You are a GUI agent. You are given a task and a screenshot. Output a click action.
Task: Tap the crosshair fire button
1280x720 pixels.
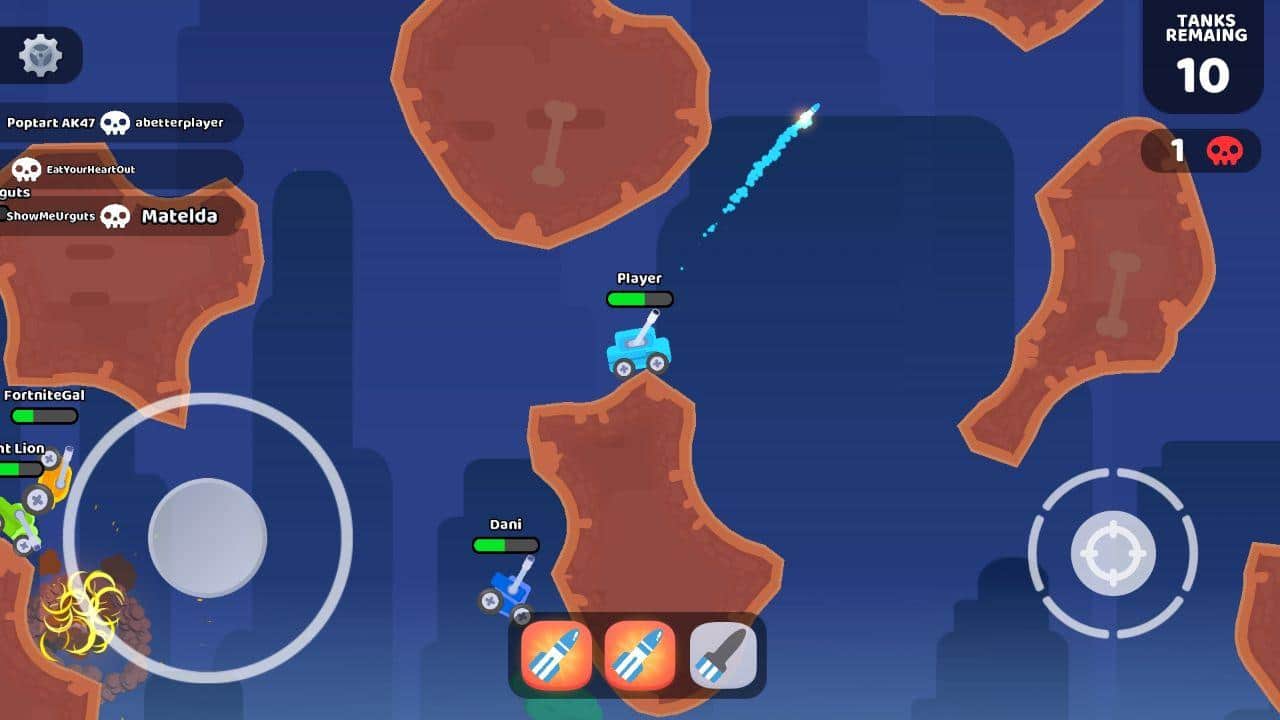coord(1113,553)
